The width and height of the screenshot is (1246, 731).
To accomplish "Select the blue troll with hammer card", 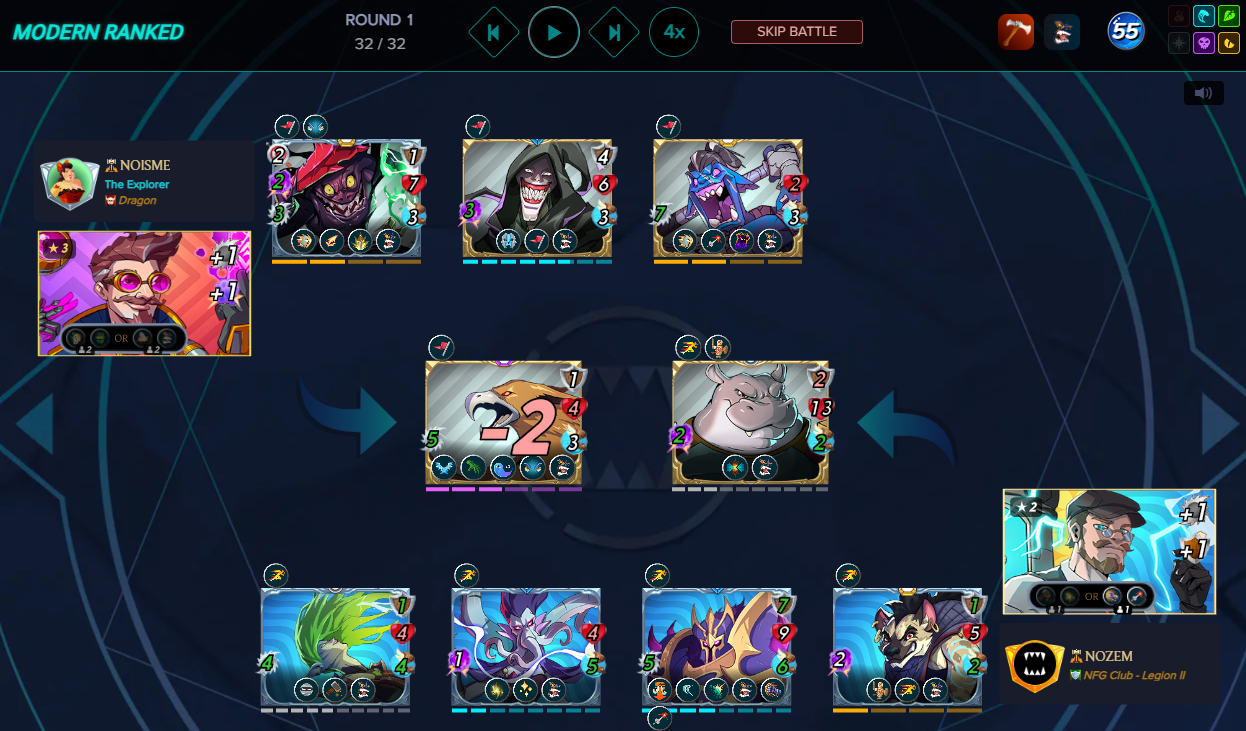I will pos(727,198).
